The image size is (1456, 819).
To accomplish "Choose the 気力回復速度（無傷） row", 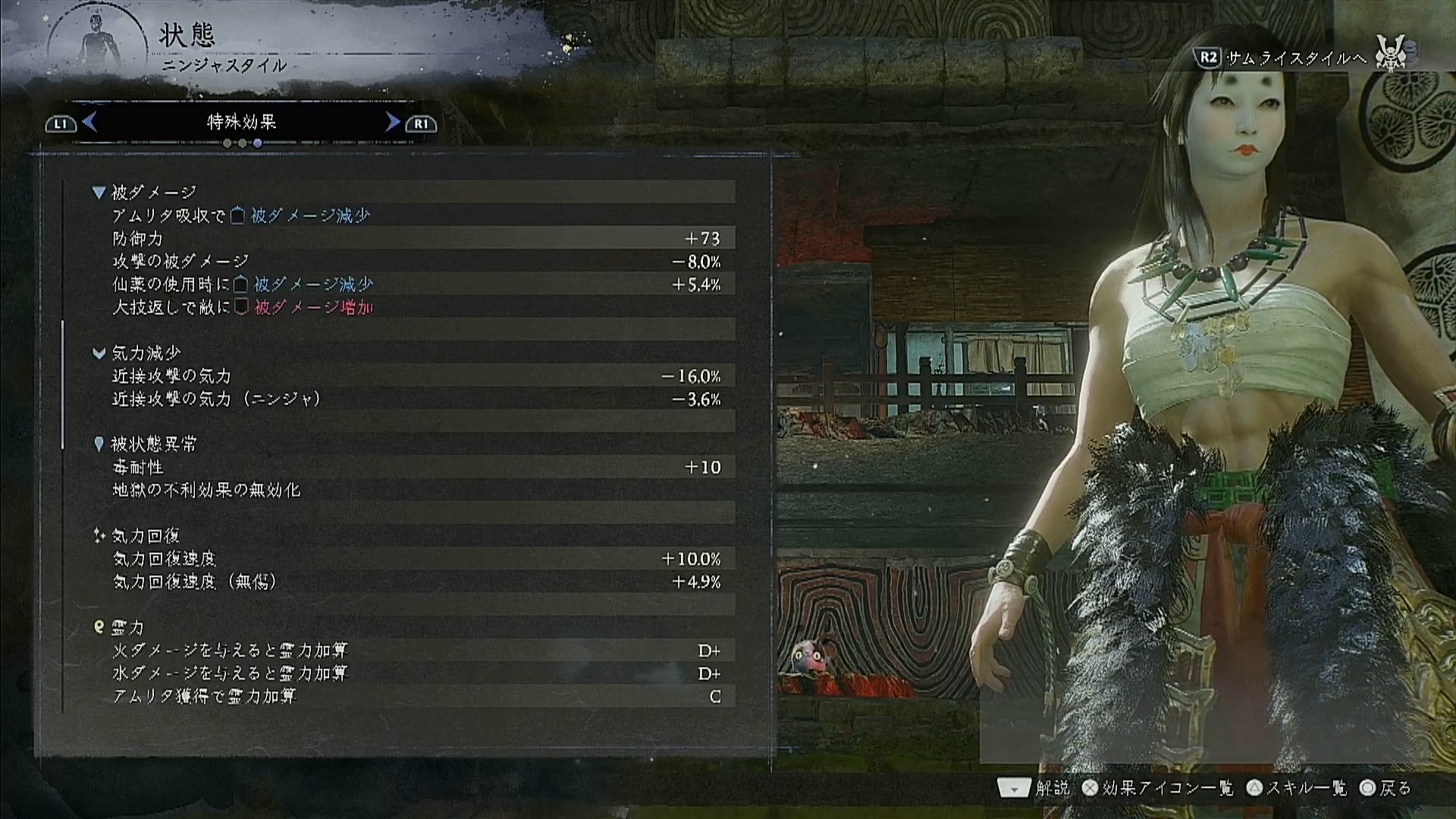I will coord(416,582).
